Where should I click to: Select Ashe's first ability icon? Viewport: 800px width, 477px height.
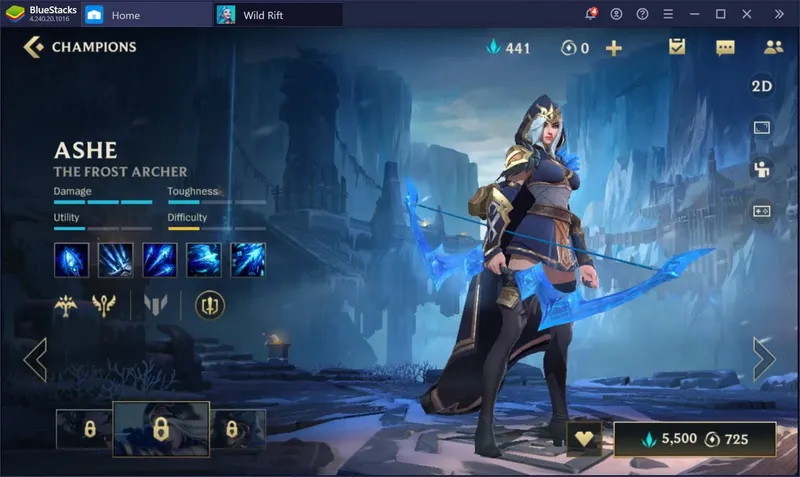pos(71,259)
